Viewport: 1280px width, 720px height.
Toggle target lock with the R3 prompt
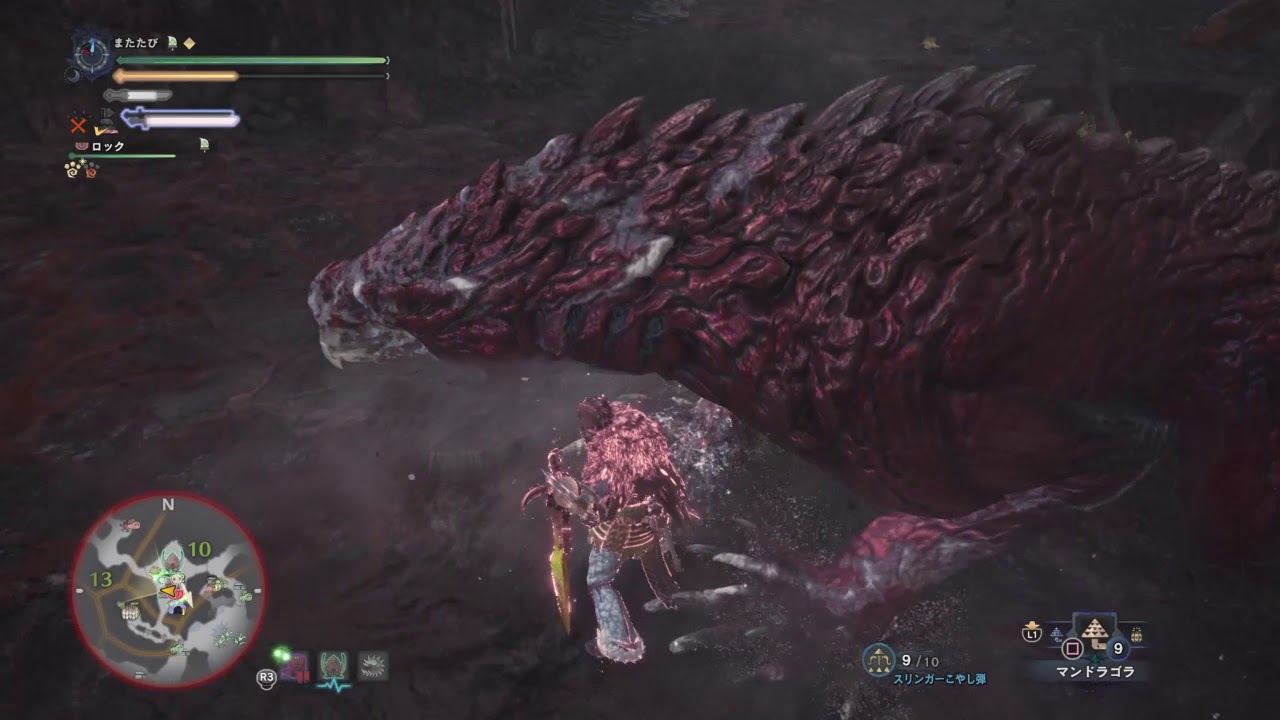pyautogui.click(x=266, y=679)
